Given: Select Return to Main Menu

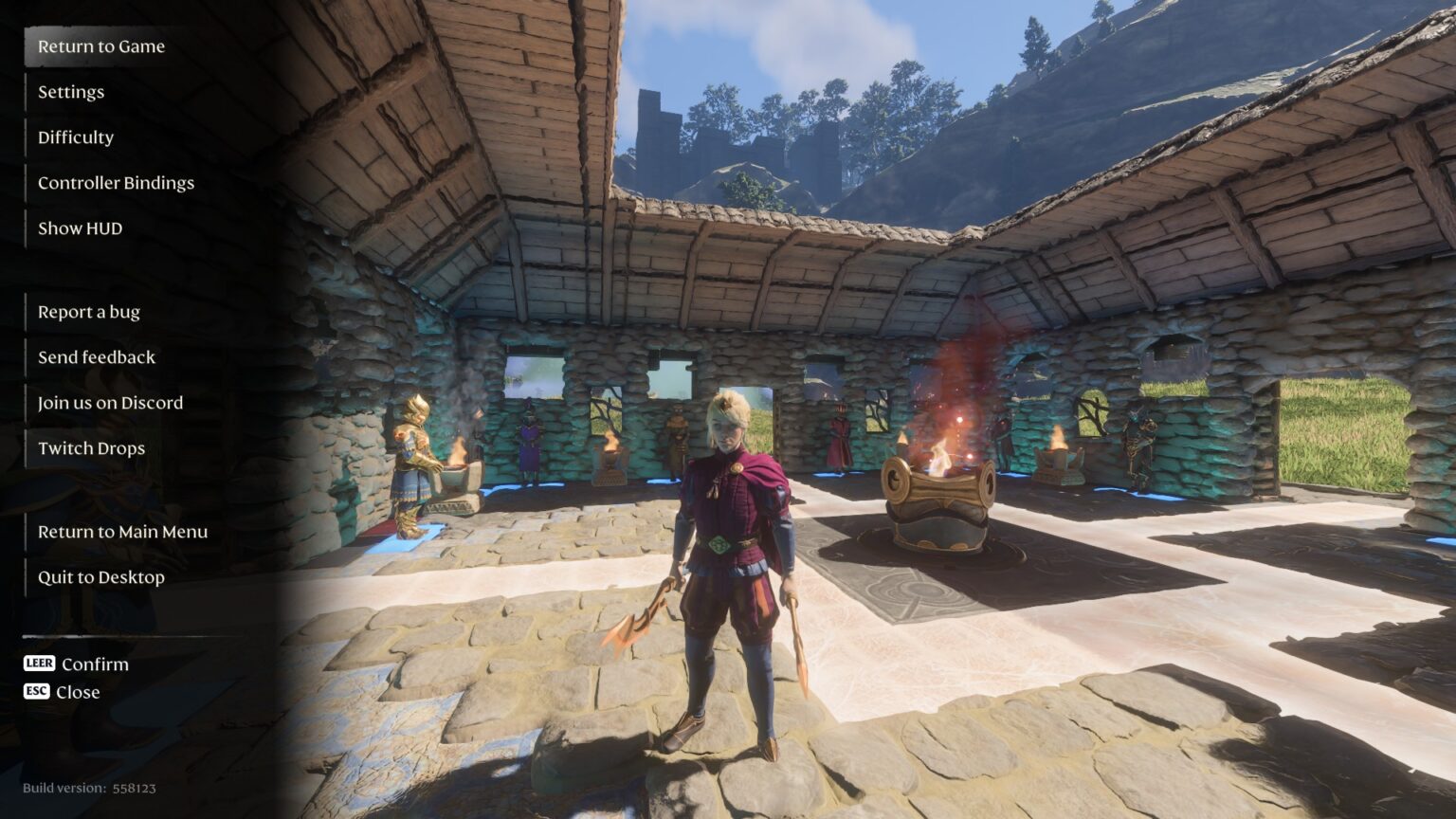Looking at the screenshot, I should coord(122,532).
